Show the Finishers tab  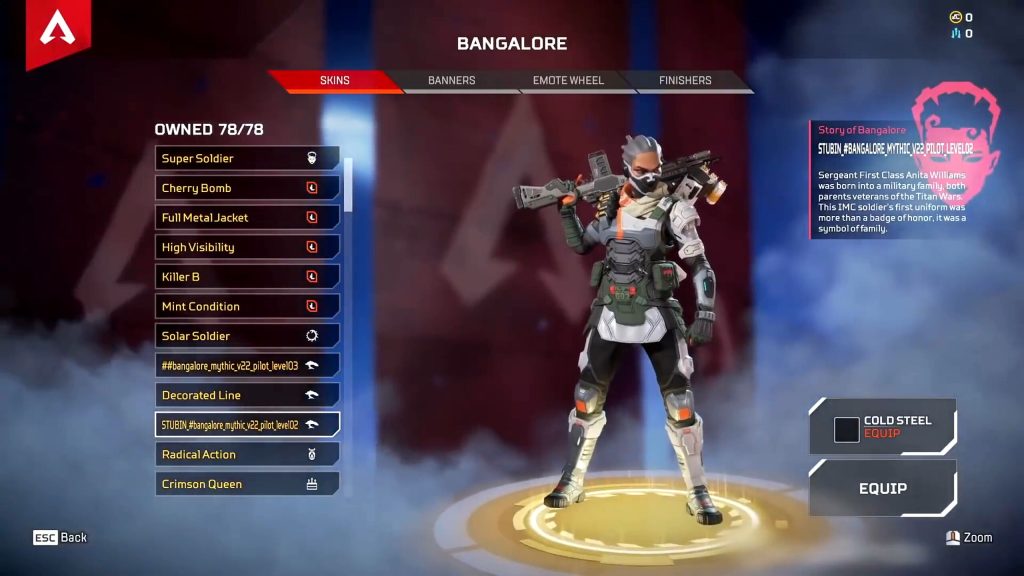point(685,81)
